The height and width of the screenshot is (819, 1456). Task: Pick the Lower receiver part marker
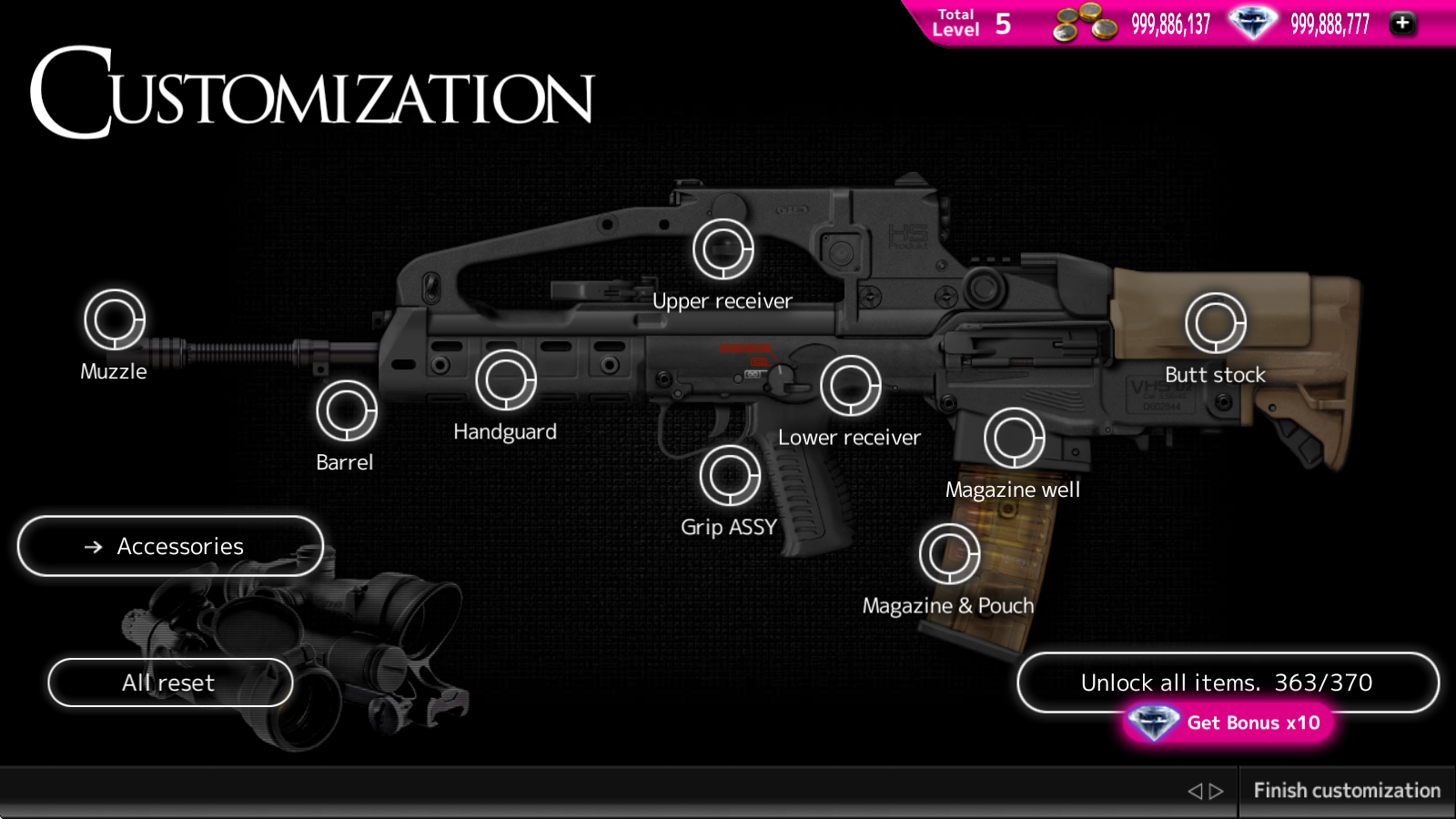pyautogui.click(x=851, y=386)
